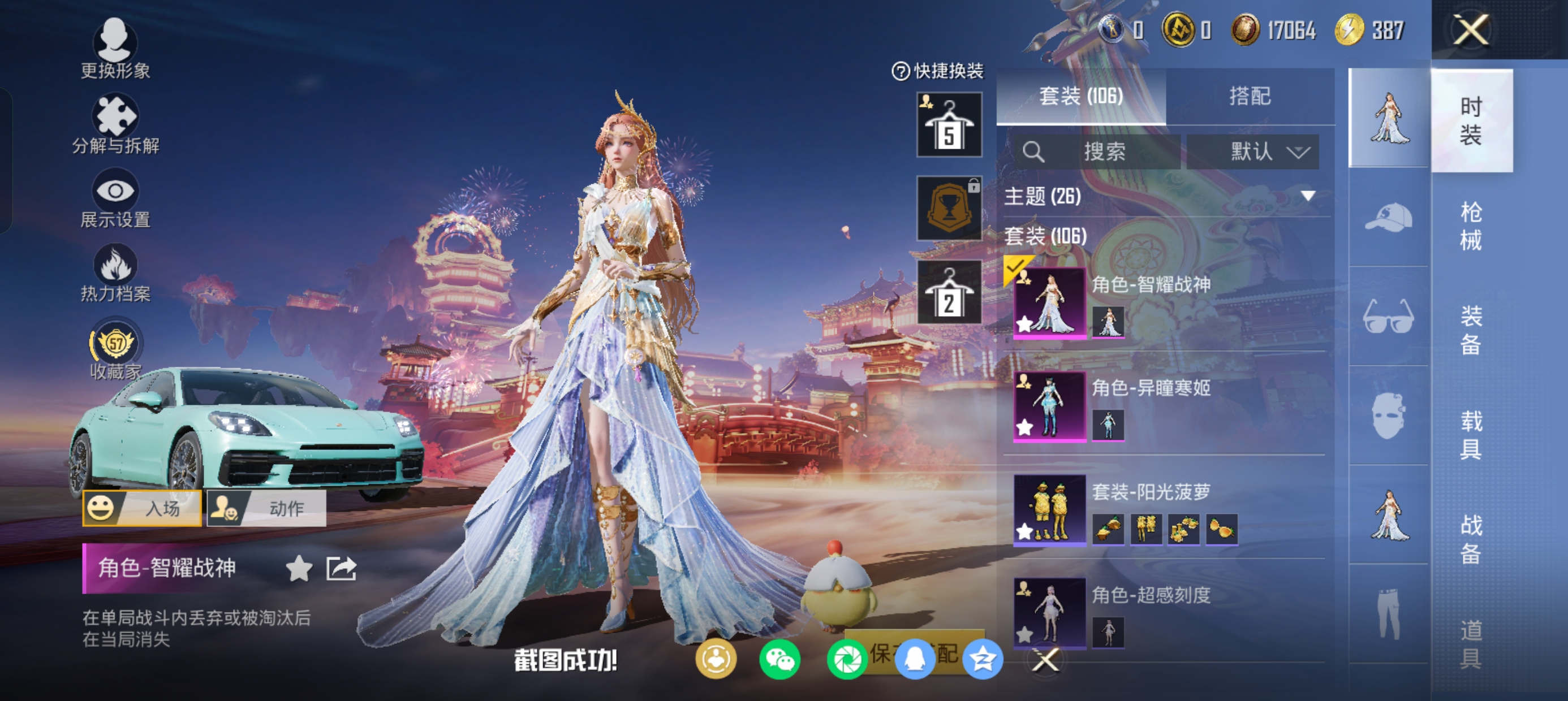Switch to the 搭配 tab
The height and width of the screenshot is (701, 1568).
pyautogui.click(x=1250, y=96)
